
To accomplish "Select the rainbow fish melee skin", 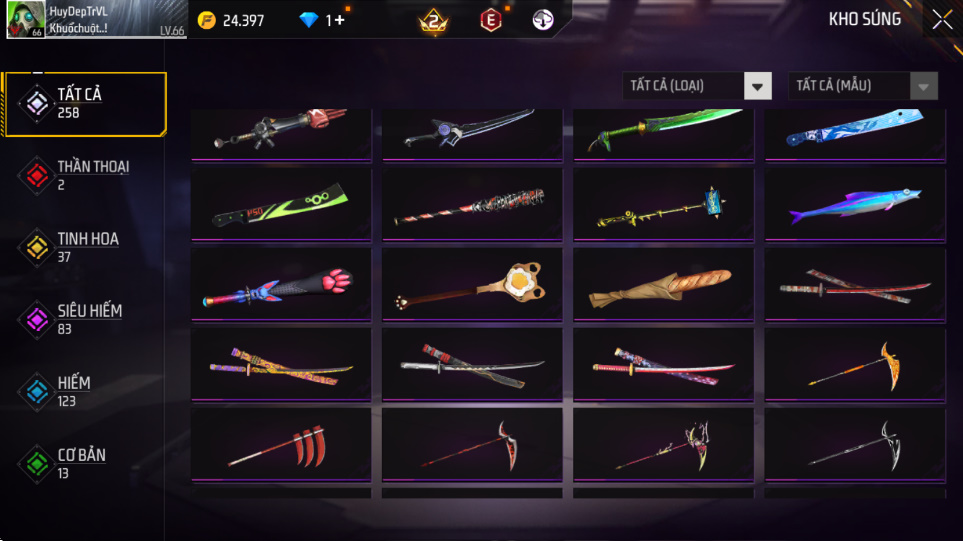I will point(855,205).
